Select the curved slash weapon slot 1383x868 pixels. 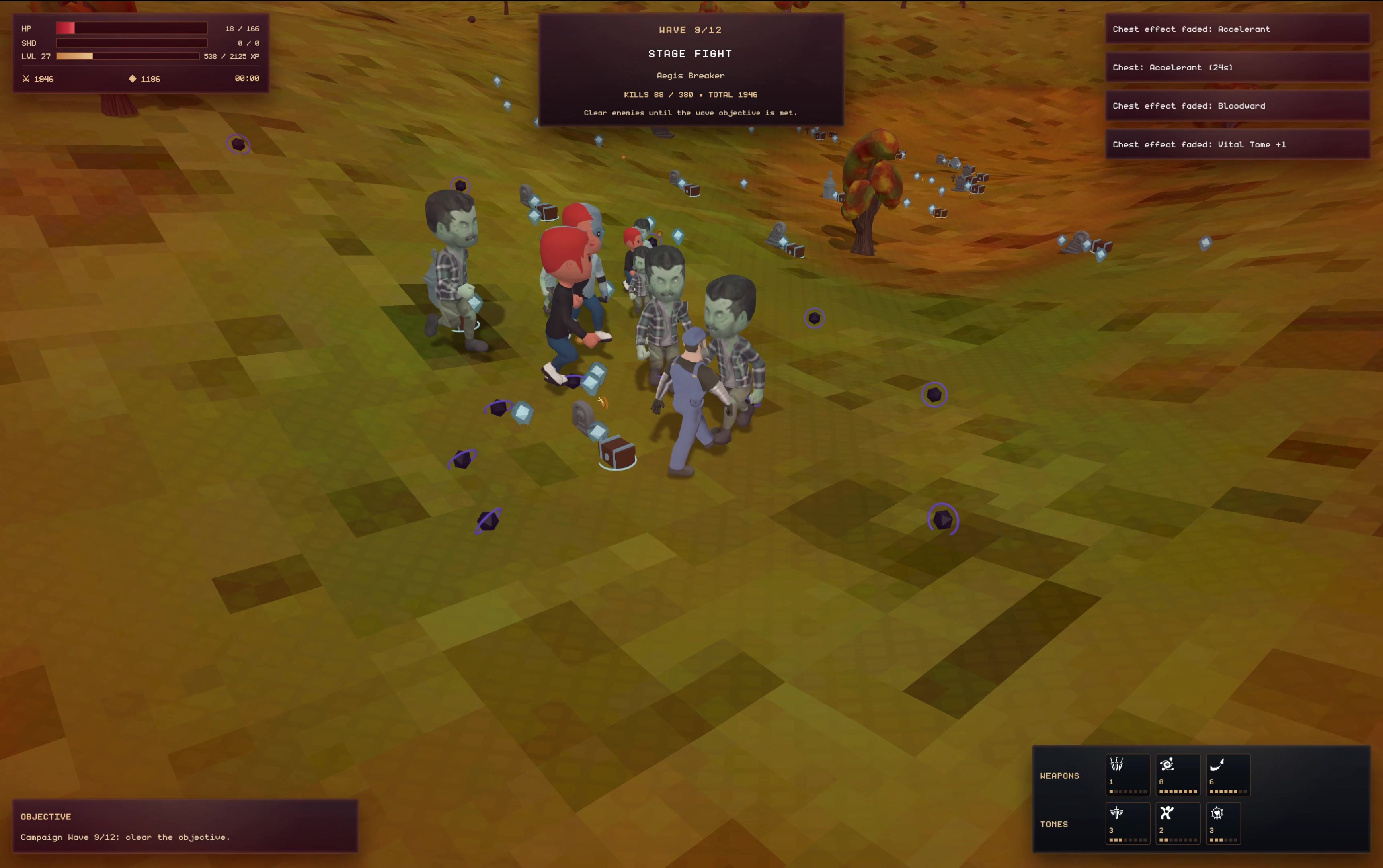(1227, 774)
